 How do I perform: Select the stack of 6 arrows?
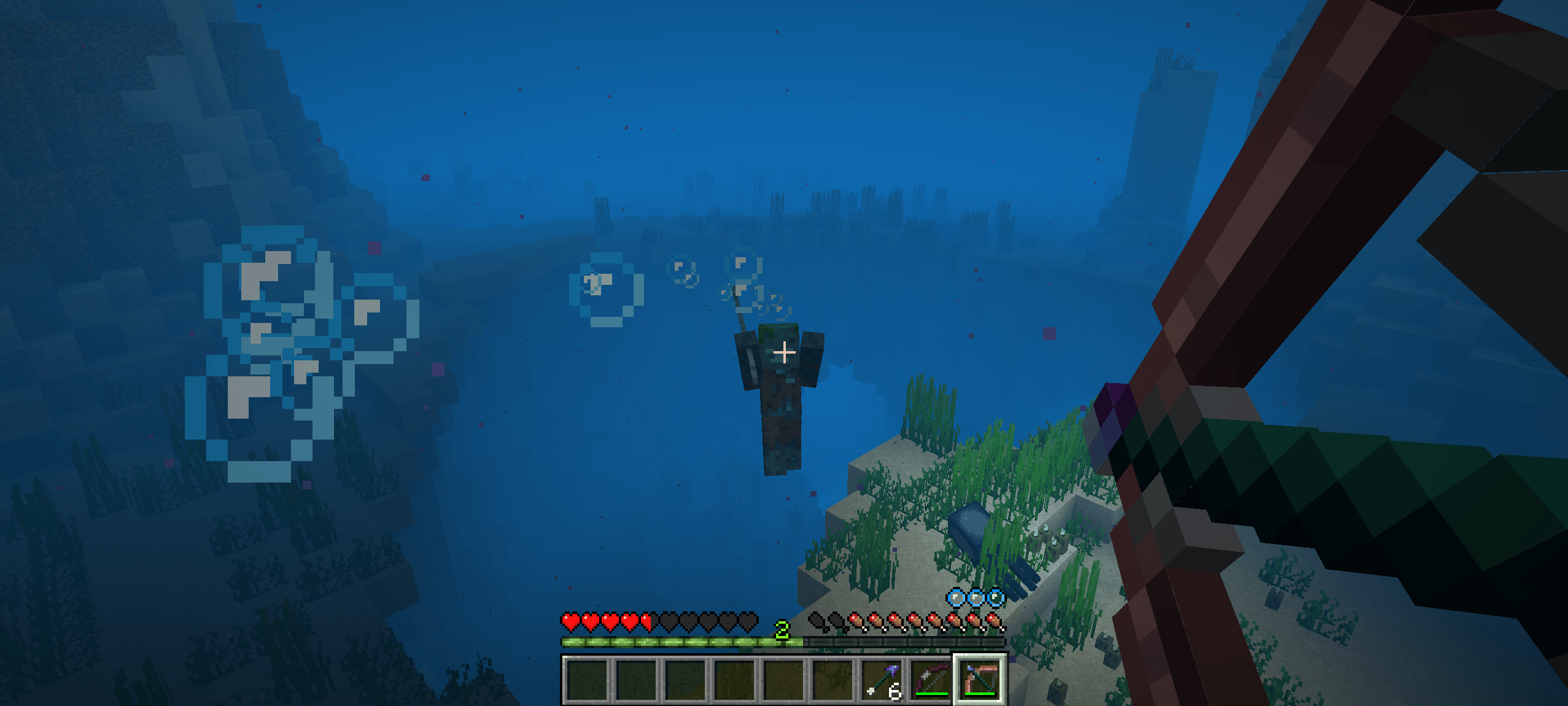(882, 679)
